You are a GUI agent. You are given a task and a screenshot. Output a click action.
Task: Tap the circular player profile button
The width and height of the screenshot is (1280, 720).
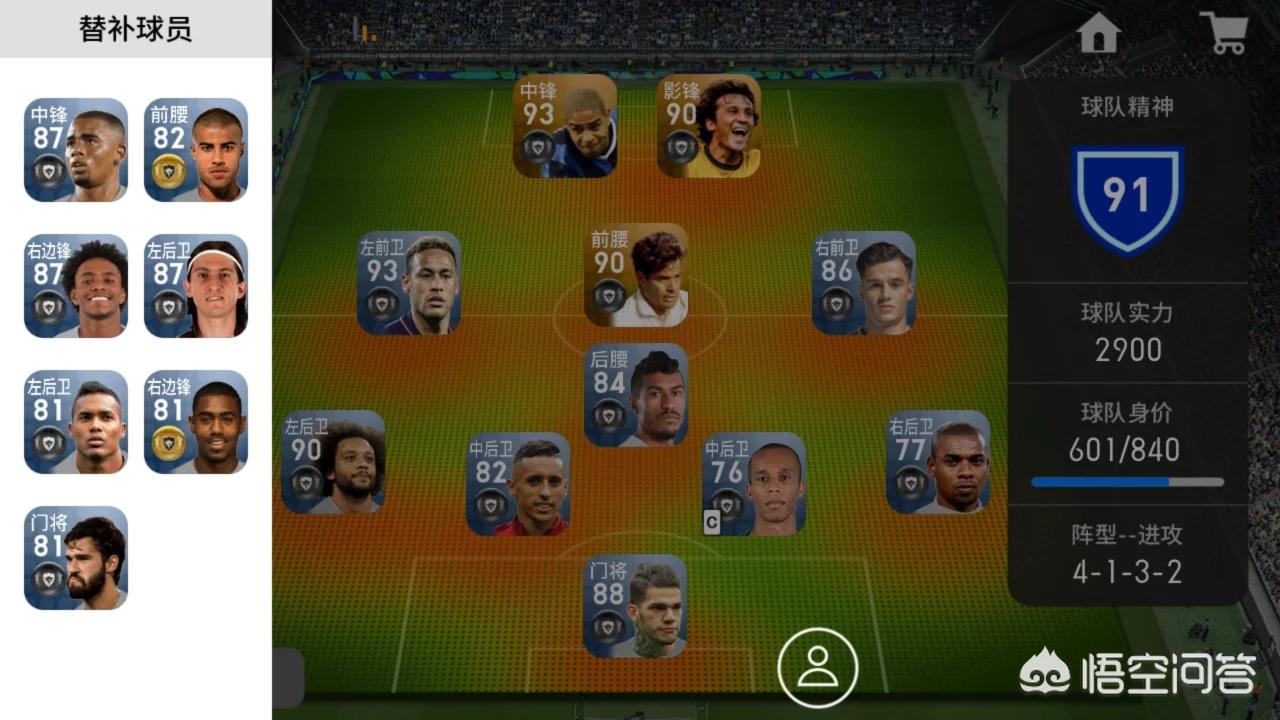click(818, 668)
